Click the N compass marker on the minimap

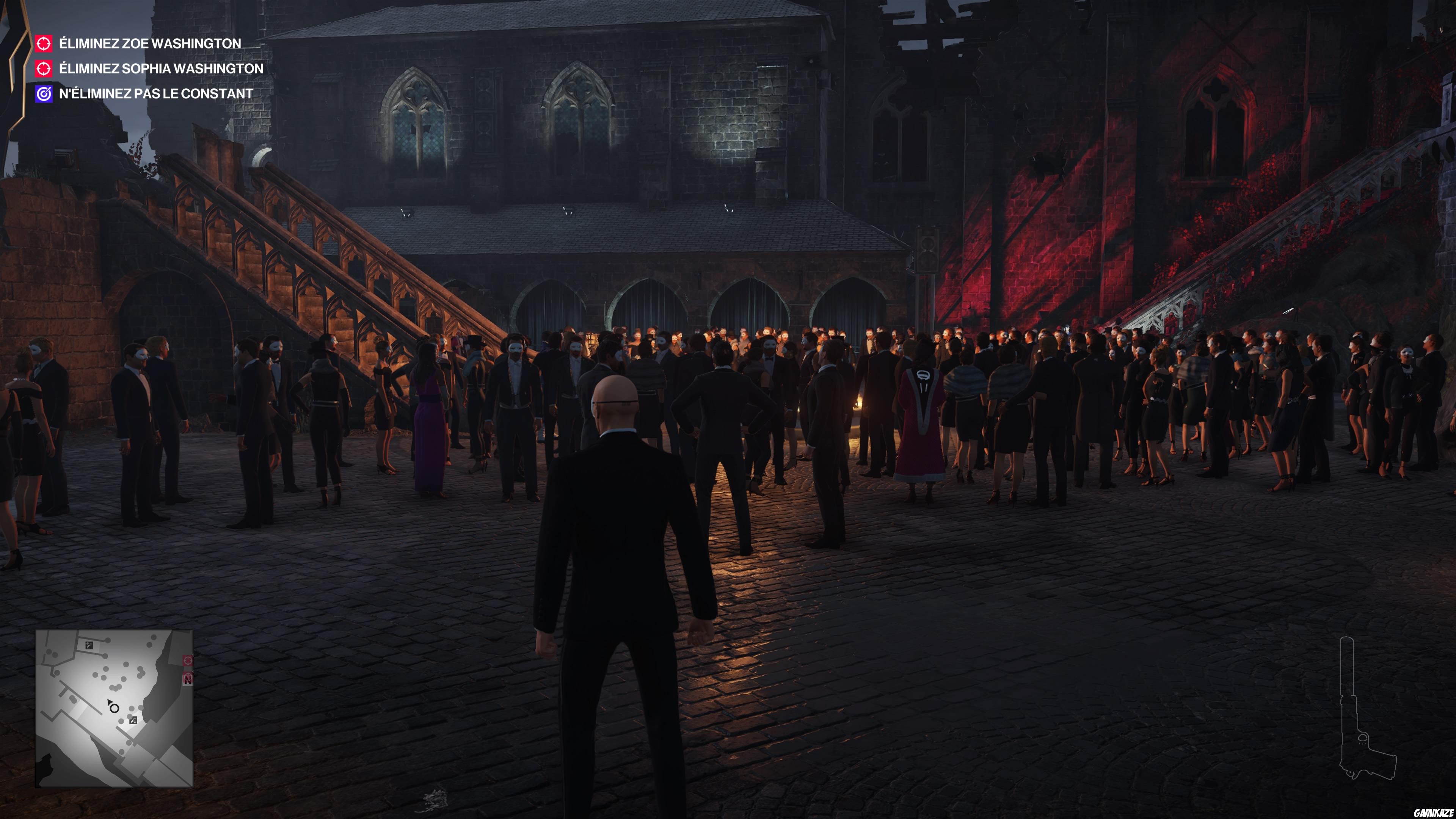(x=188, y=679)
